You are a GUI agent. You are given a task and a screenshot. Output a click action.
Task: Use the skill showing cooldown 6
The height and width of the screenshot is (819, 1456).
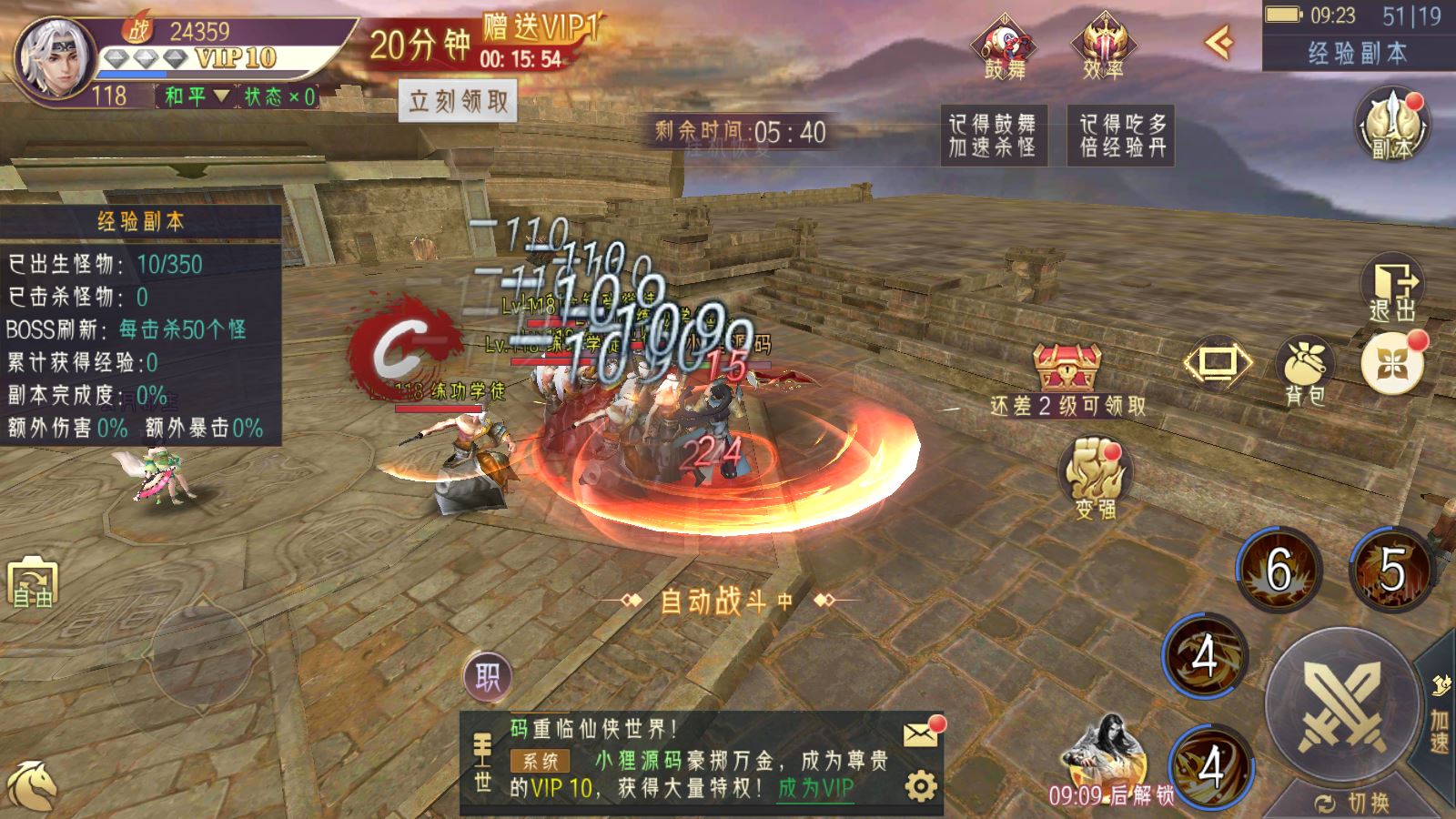pos(1279,570)
